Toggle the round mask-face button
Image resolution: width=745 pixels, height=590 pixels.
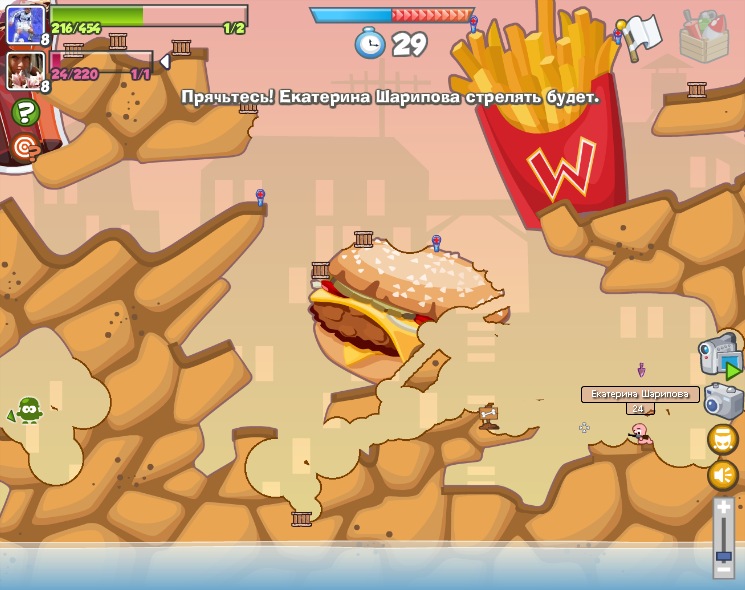722,439
